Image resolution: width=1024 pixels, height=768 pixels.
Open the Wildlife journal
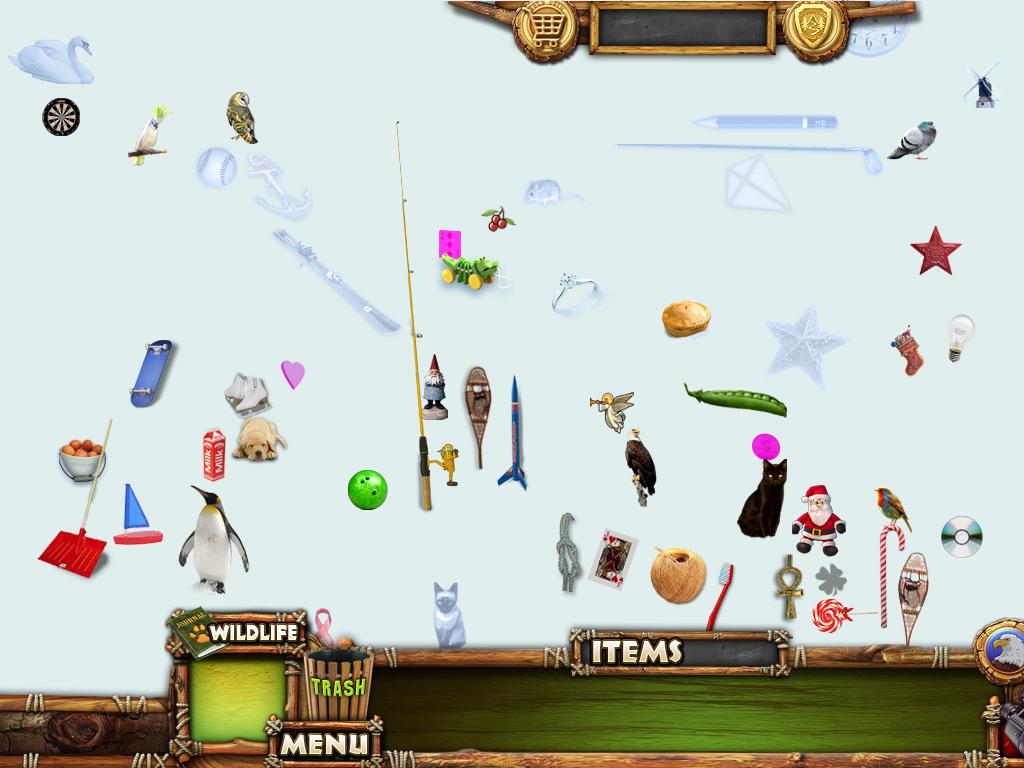pyautogui.click(x=239, y=633)
